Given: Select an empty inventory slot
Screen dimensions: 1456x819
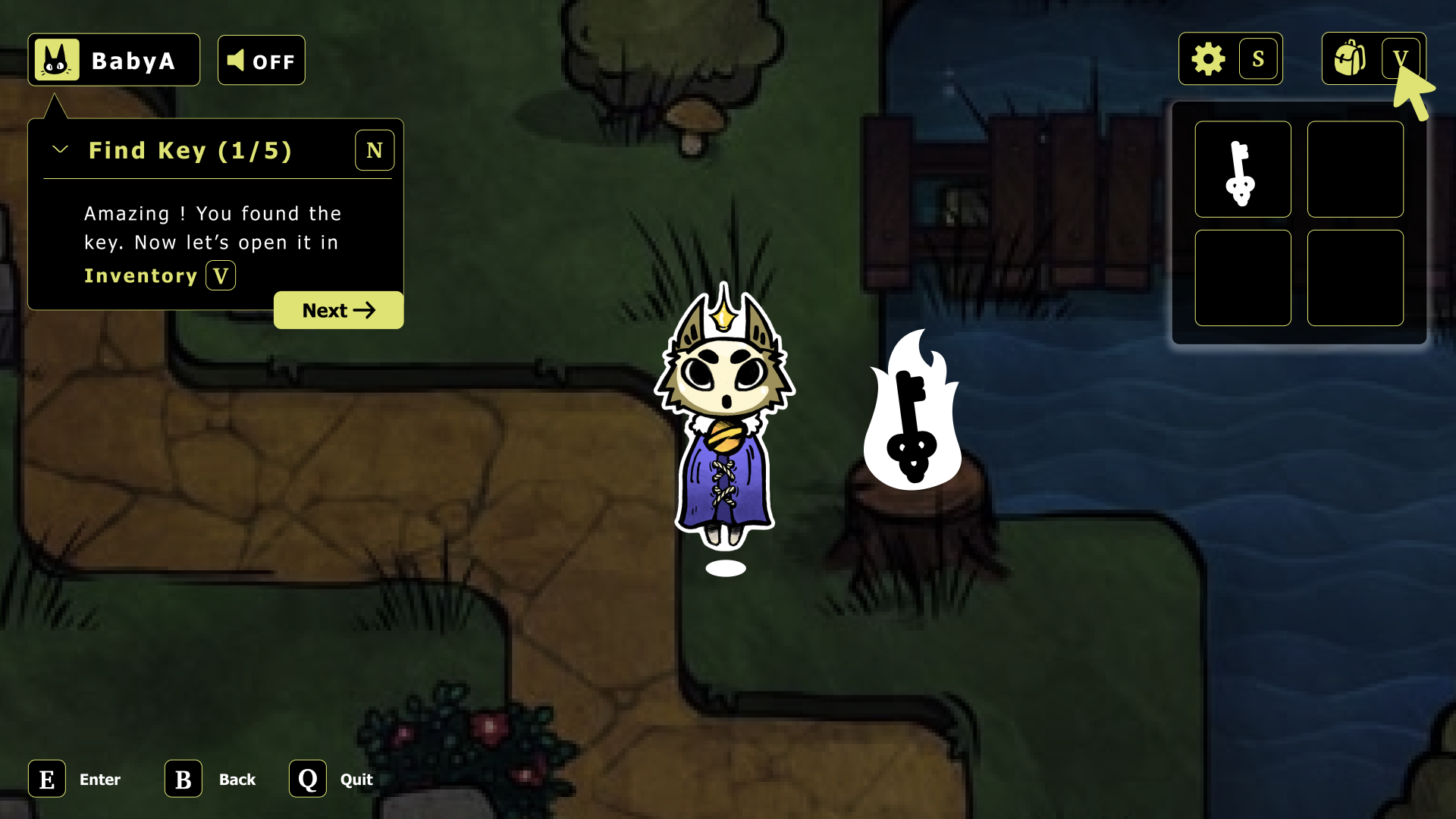Looking at the screenshot, I should pyautogui.click(x=1355, y=169).
